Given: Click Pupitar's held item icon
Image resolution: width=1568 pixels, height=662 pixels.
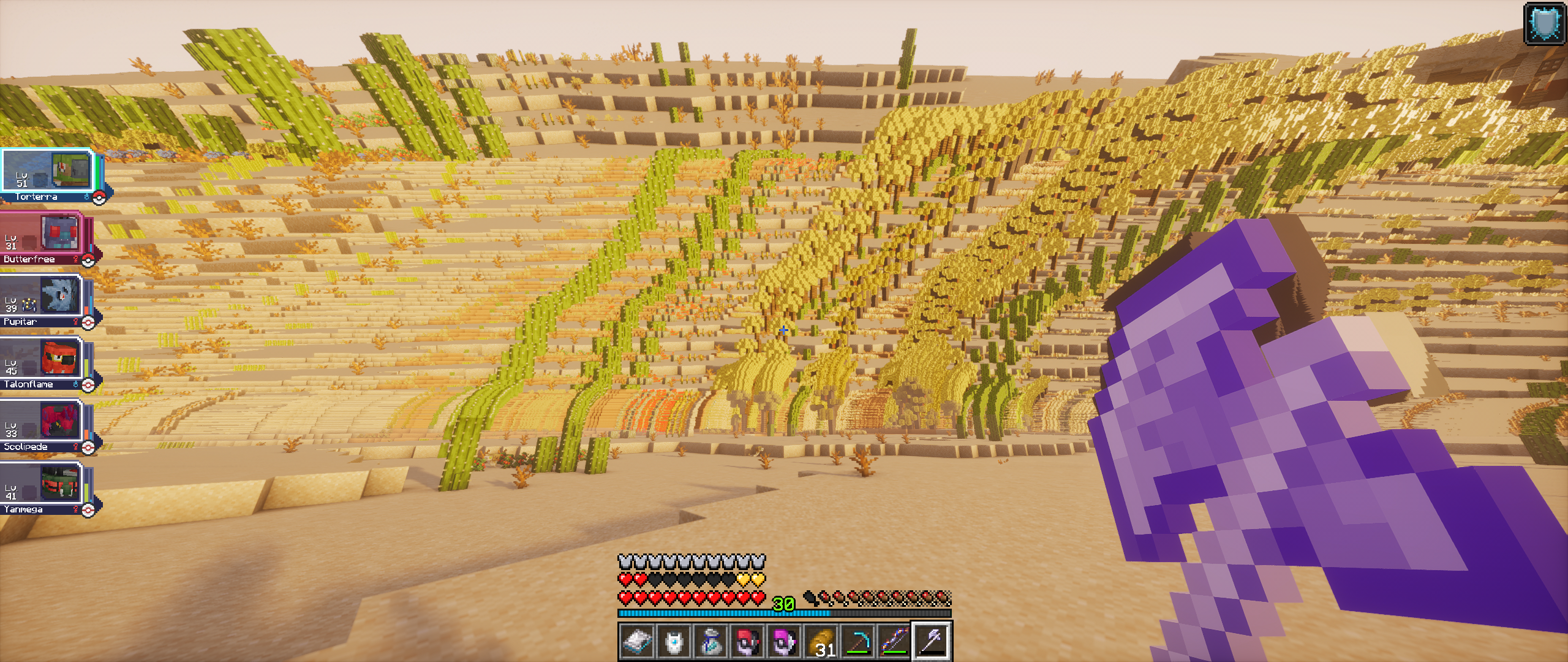Looking at the screenshot, I should pos(29,305).
